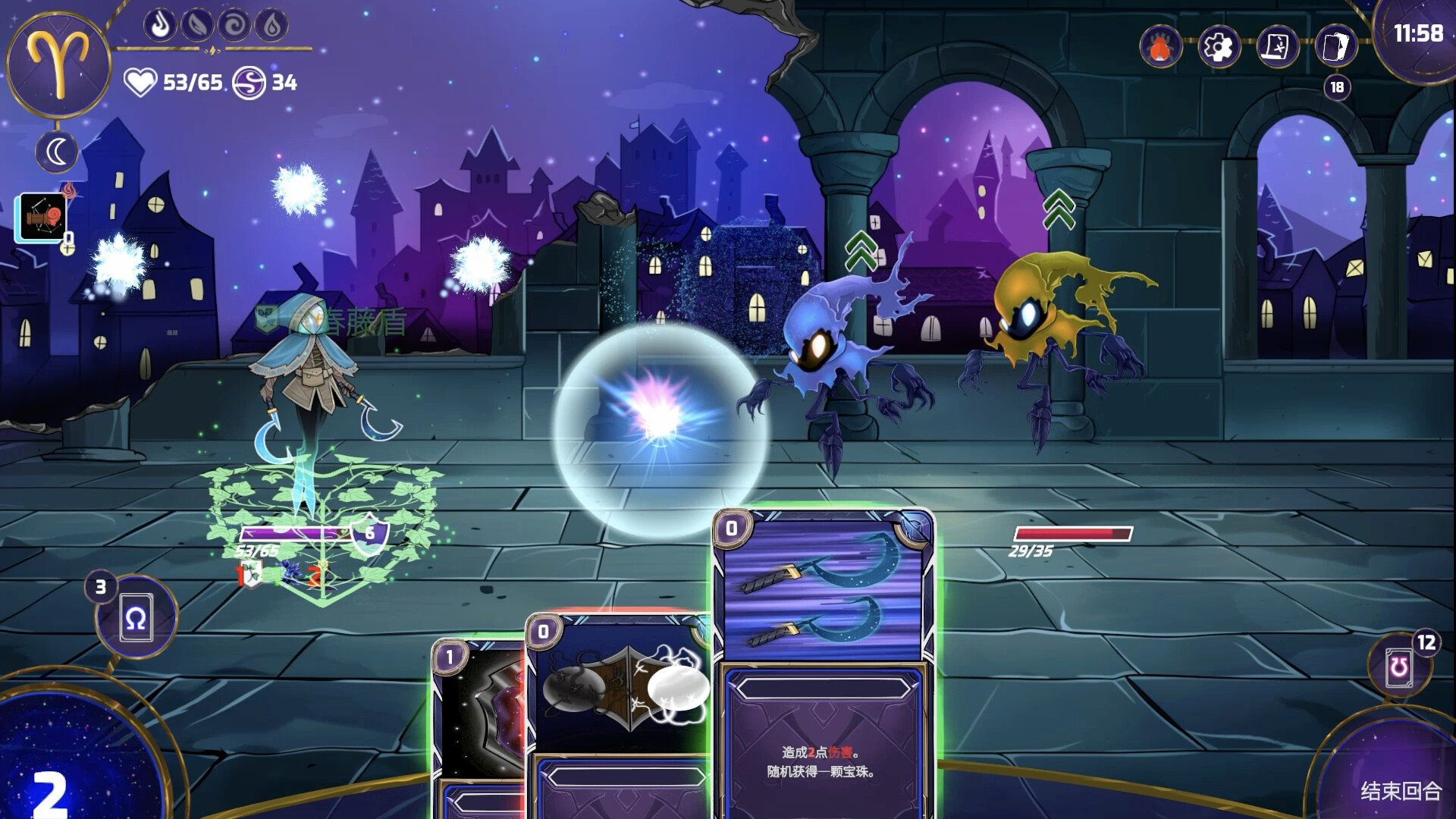Click the fire element orb icon

pyautogui.click(x=160, y=26)
